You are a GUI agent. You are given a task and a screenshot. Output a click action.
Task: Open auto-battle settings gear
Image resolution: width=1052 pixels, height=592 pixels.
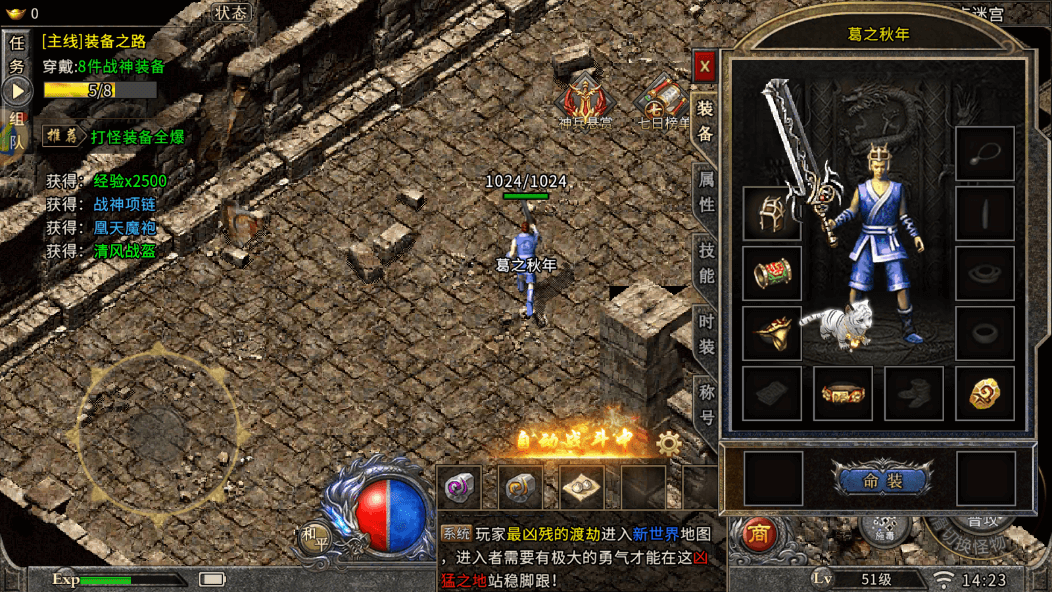(x=669, y=442)
